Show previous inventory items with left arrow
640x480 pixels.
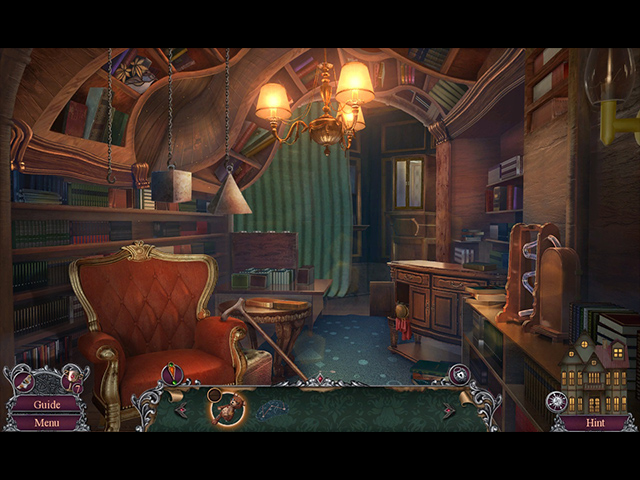click(x=181, y=410)
